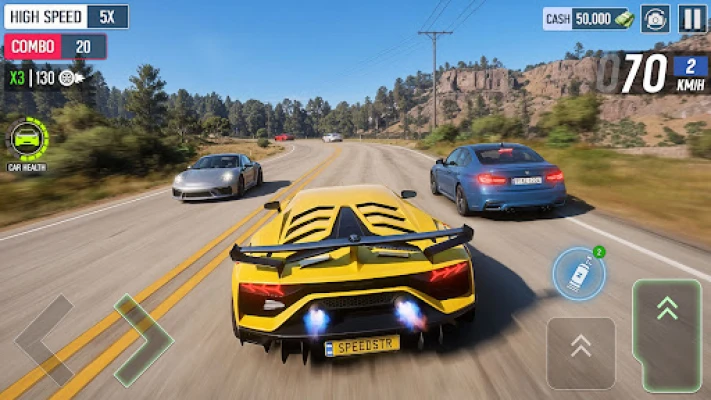This screenshot has width=711, height=400.
Task: Steer right with the right arrow
Action: pos(142,340)
